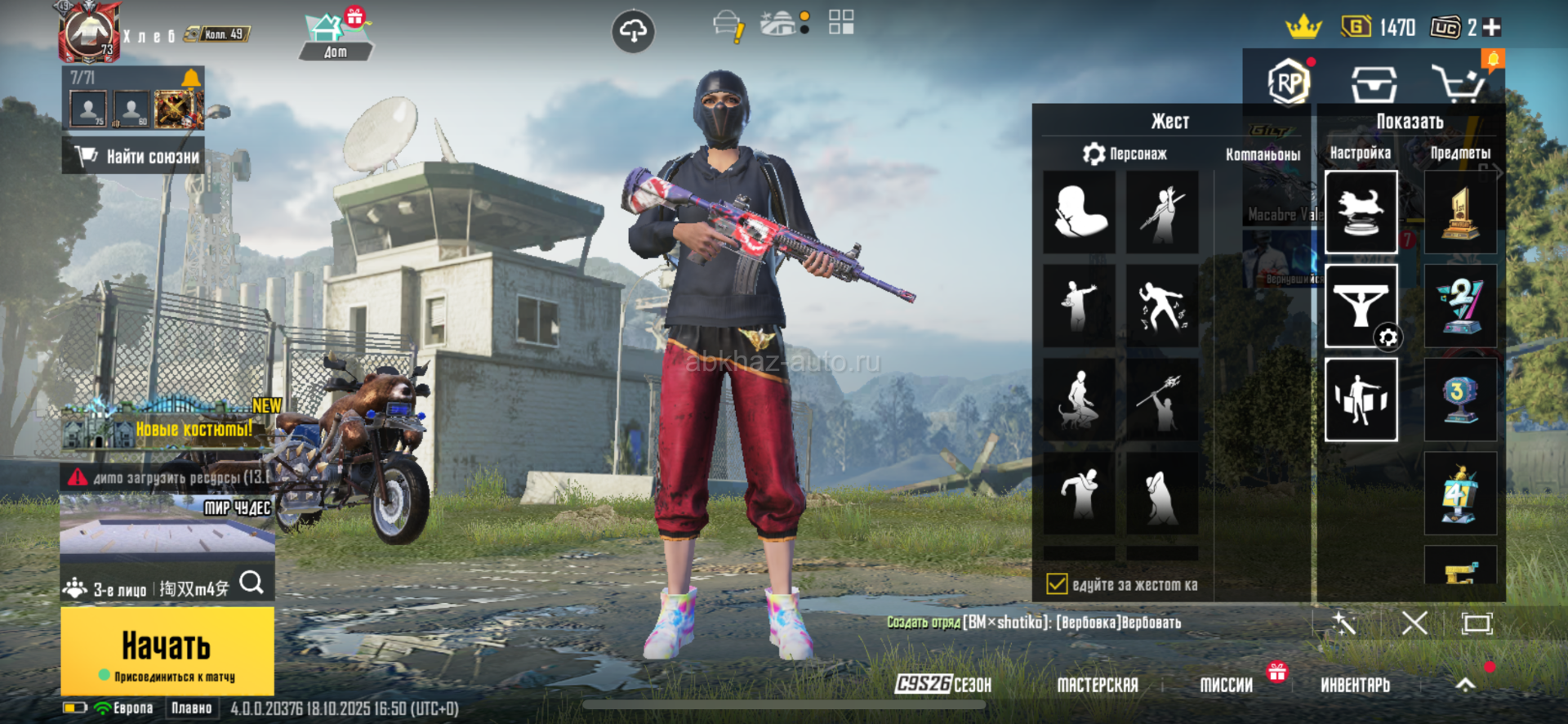Choose the number 3 trophy item
The height and width of the screenshot is (724, 1568).
[1459, 400]
